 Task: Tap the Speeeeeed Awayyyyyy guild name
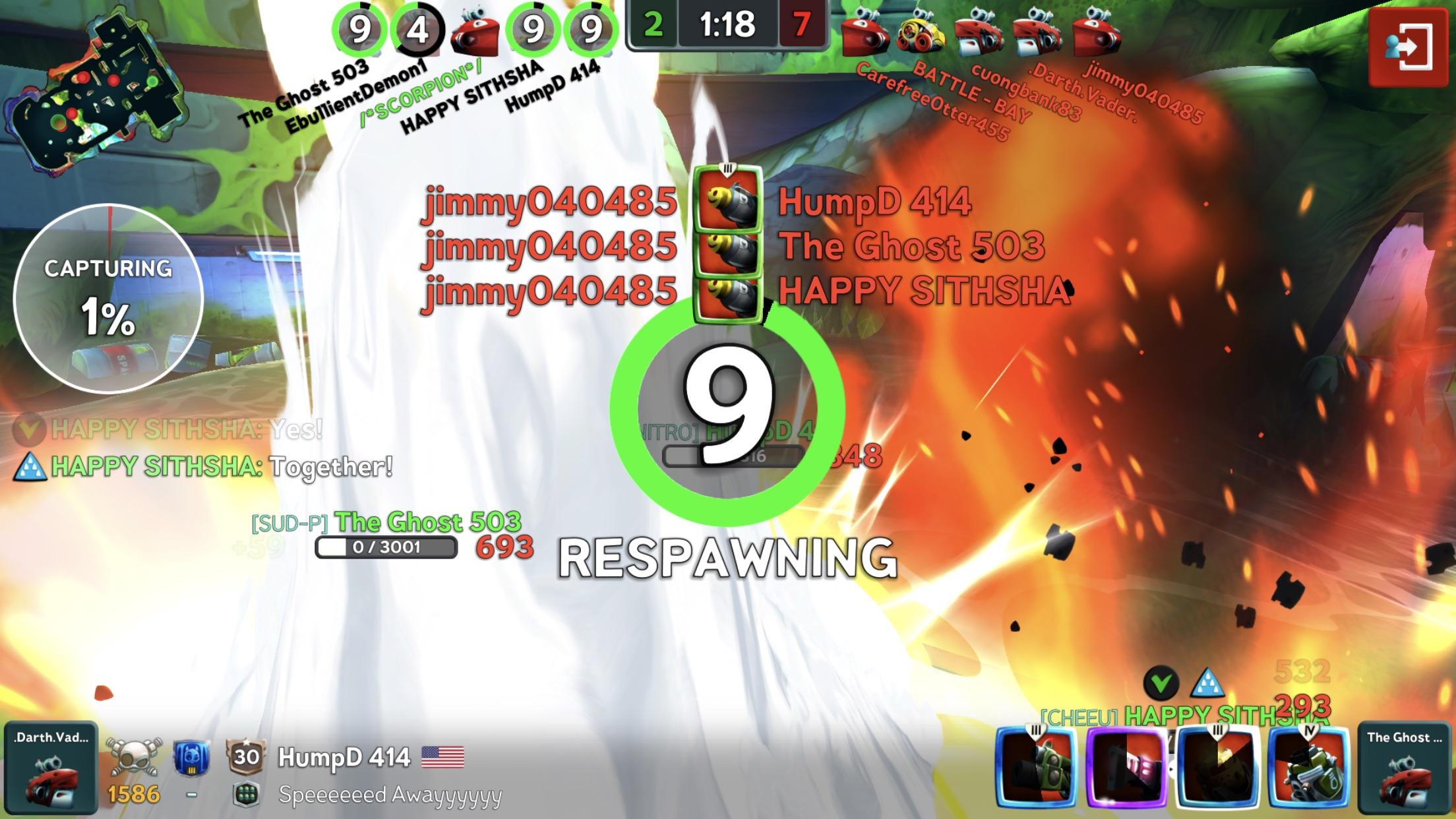[390, 795]
